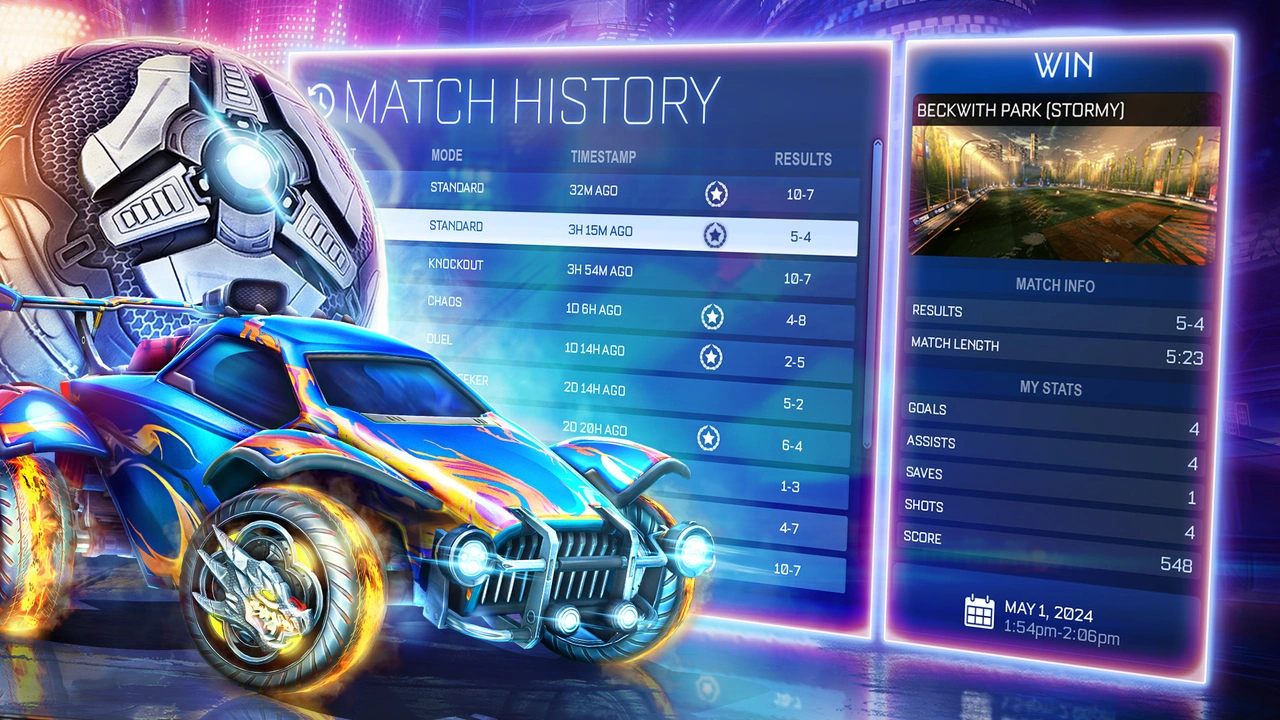Select the Heatseeker match row
The width and height of the screenshot is (1280, 720).
click(600, 388)
